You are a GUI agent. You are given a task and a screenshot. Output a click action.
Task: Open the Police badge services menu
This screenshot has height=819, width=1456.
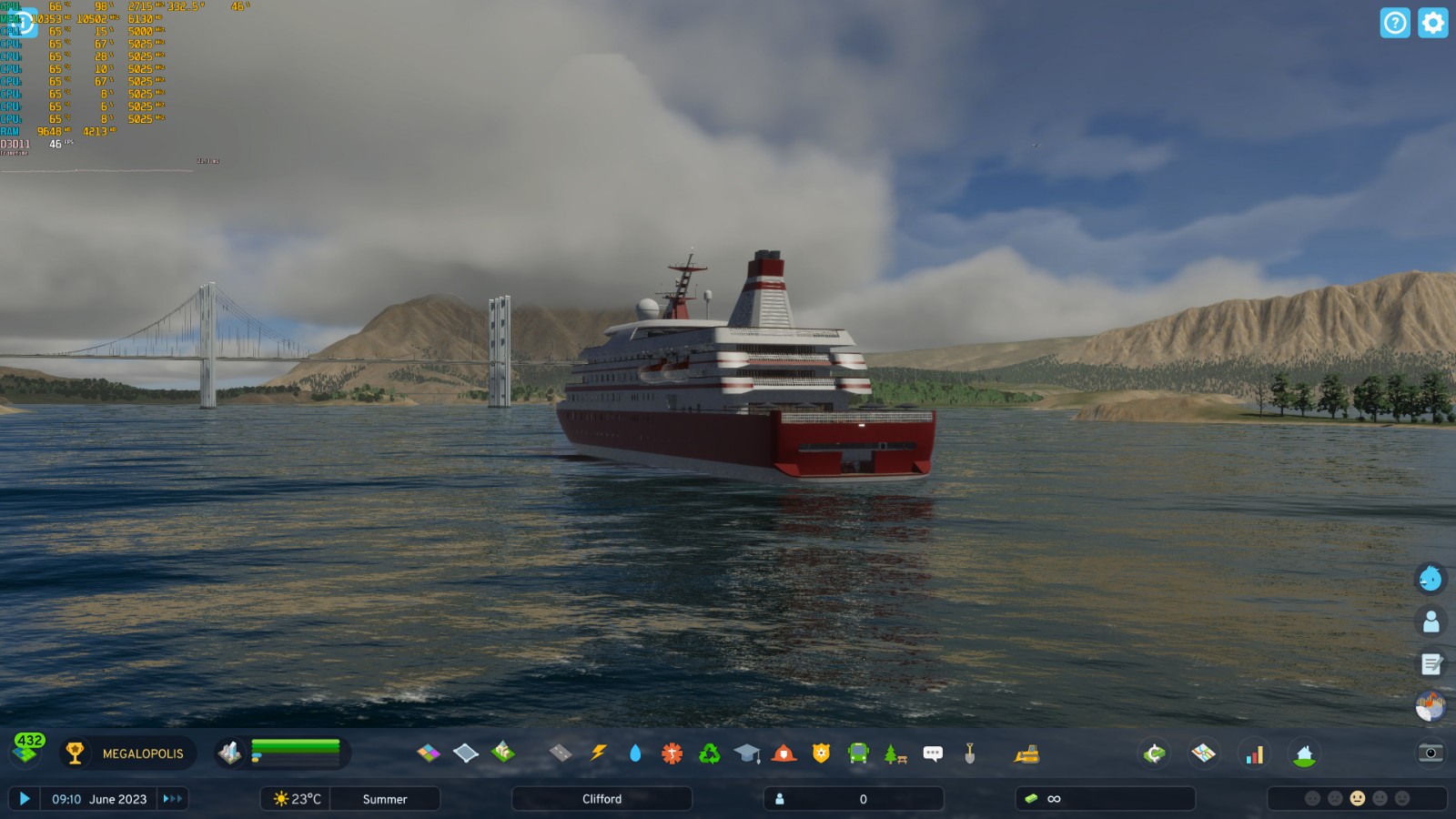point(821,753)
